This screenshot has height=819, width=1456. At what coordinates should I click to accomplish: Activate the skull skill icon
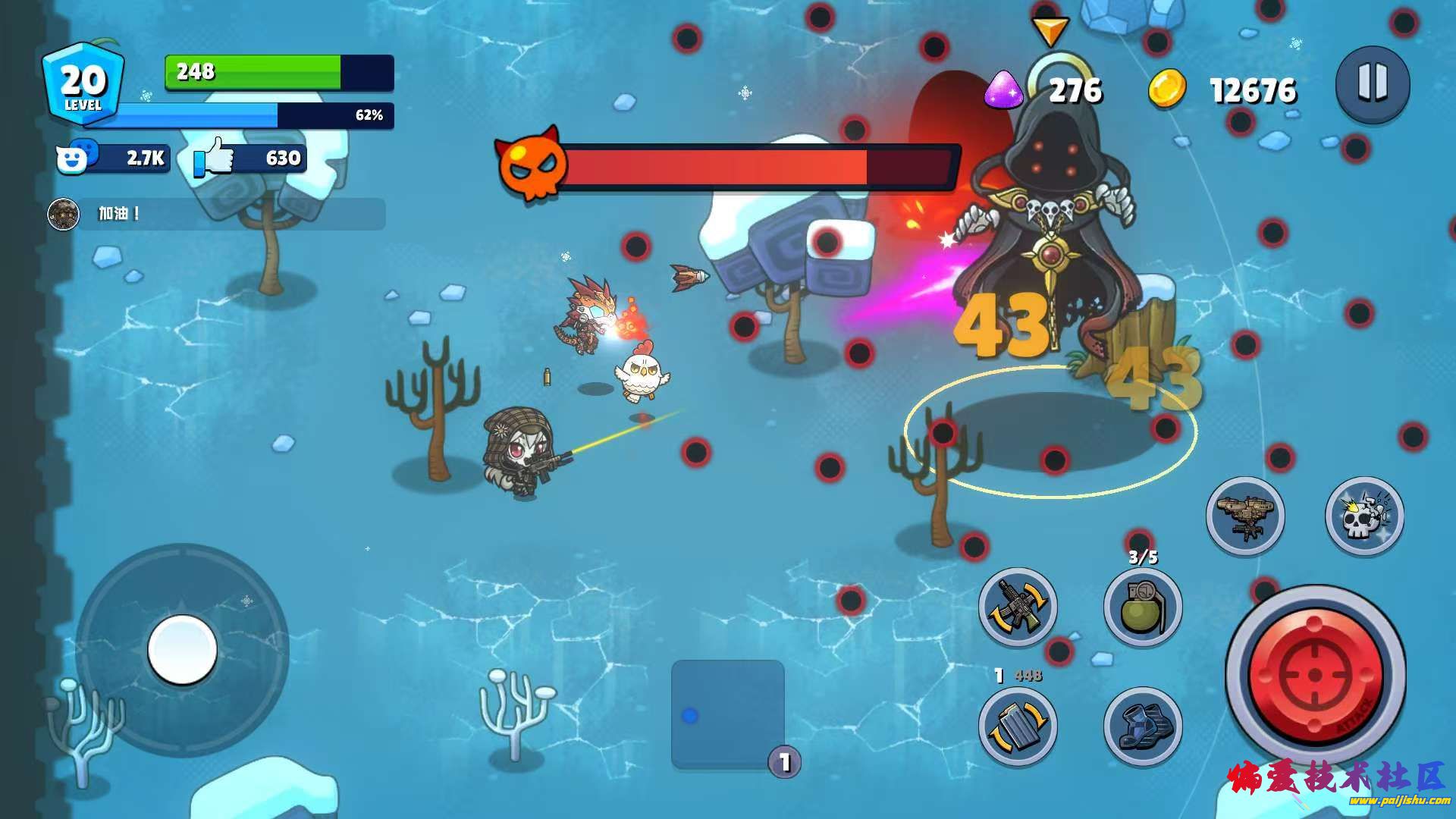1363,516
